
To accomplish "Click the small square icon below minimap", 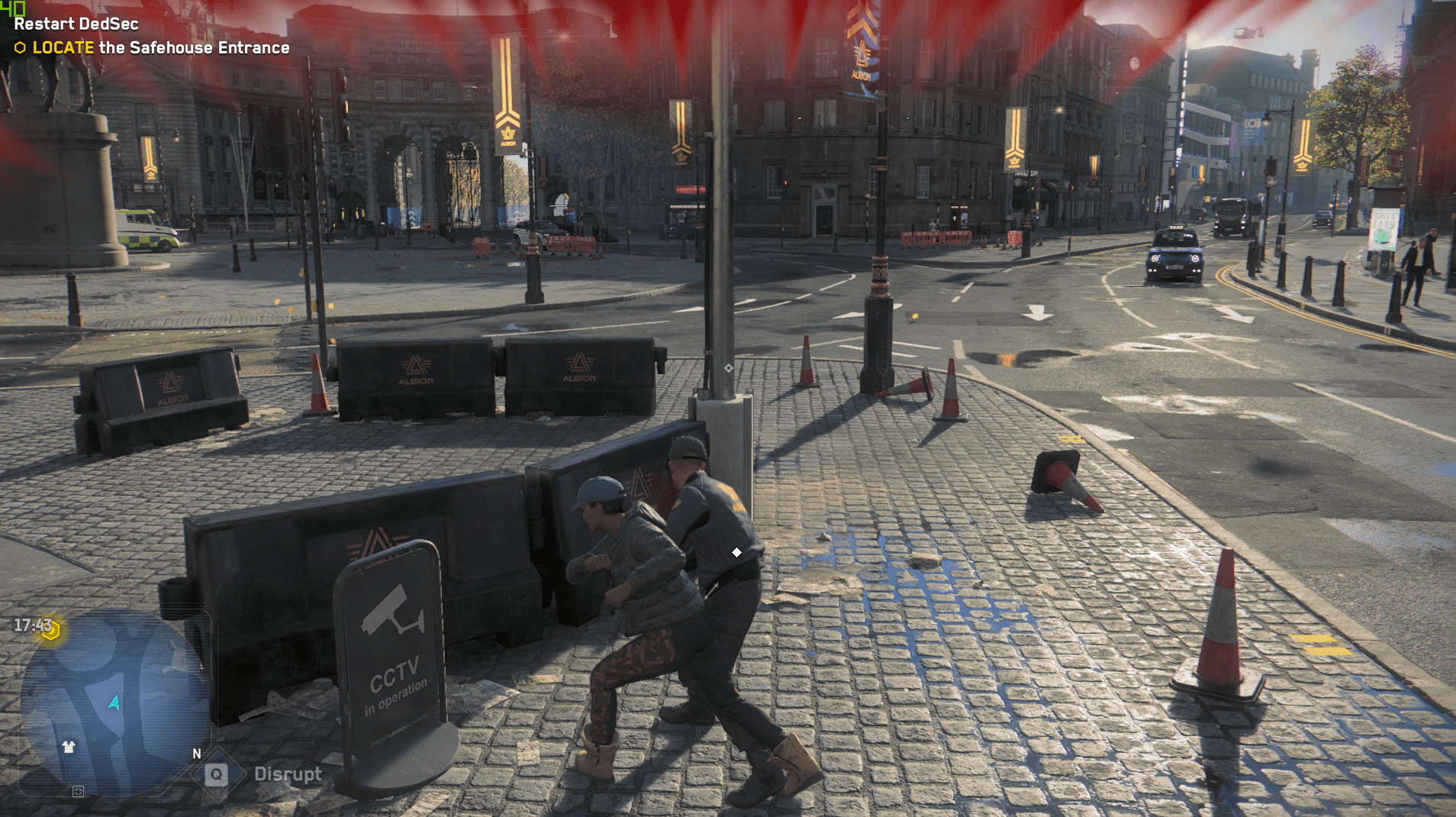I will pos(78,792).
